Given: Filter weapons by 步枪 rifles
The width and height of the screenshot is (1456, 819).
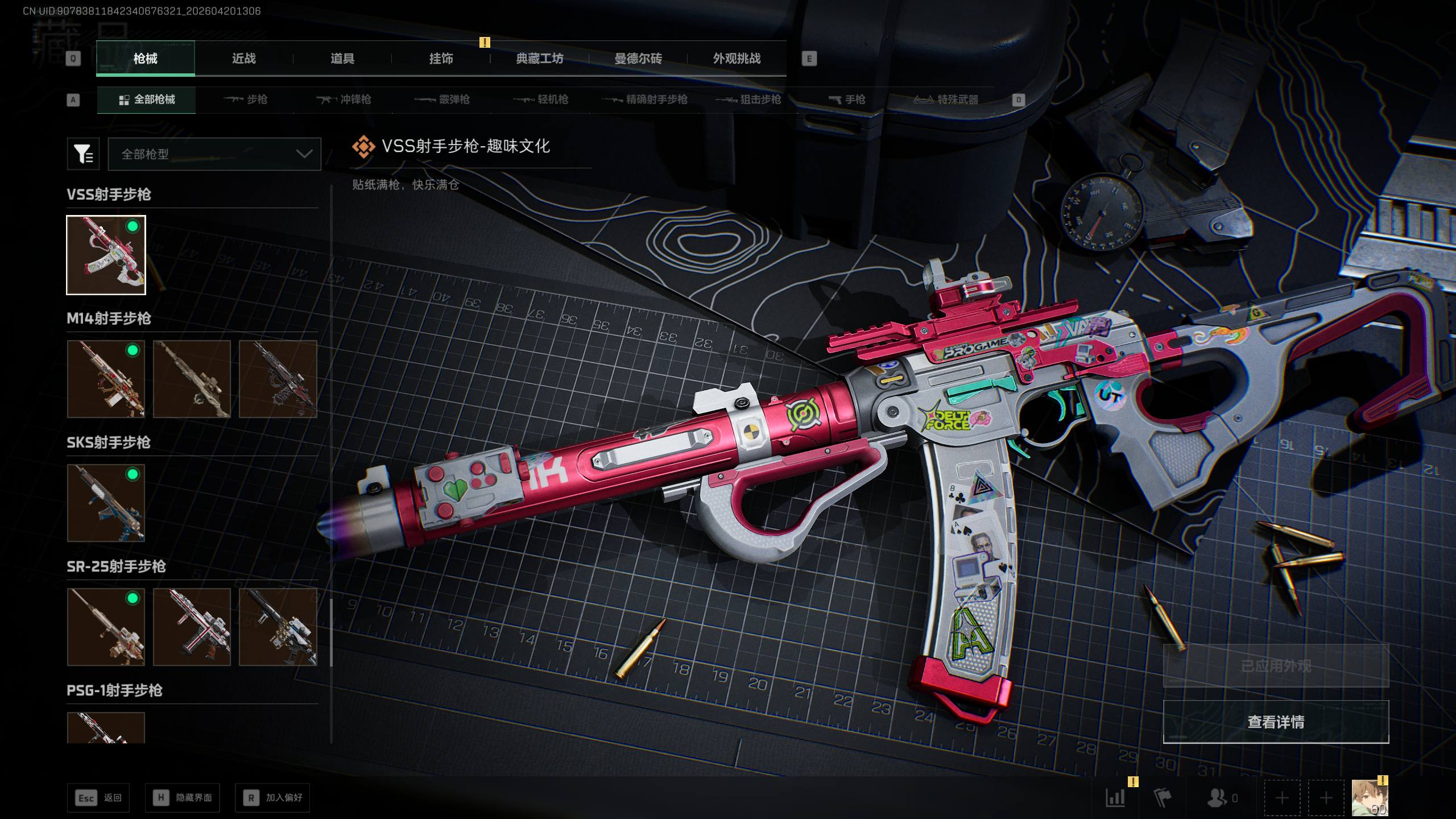Looking at the screenshot, I should pyautogui.click(x=246, y=100).
